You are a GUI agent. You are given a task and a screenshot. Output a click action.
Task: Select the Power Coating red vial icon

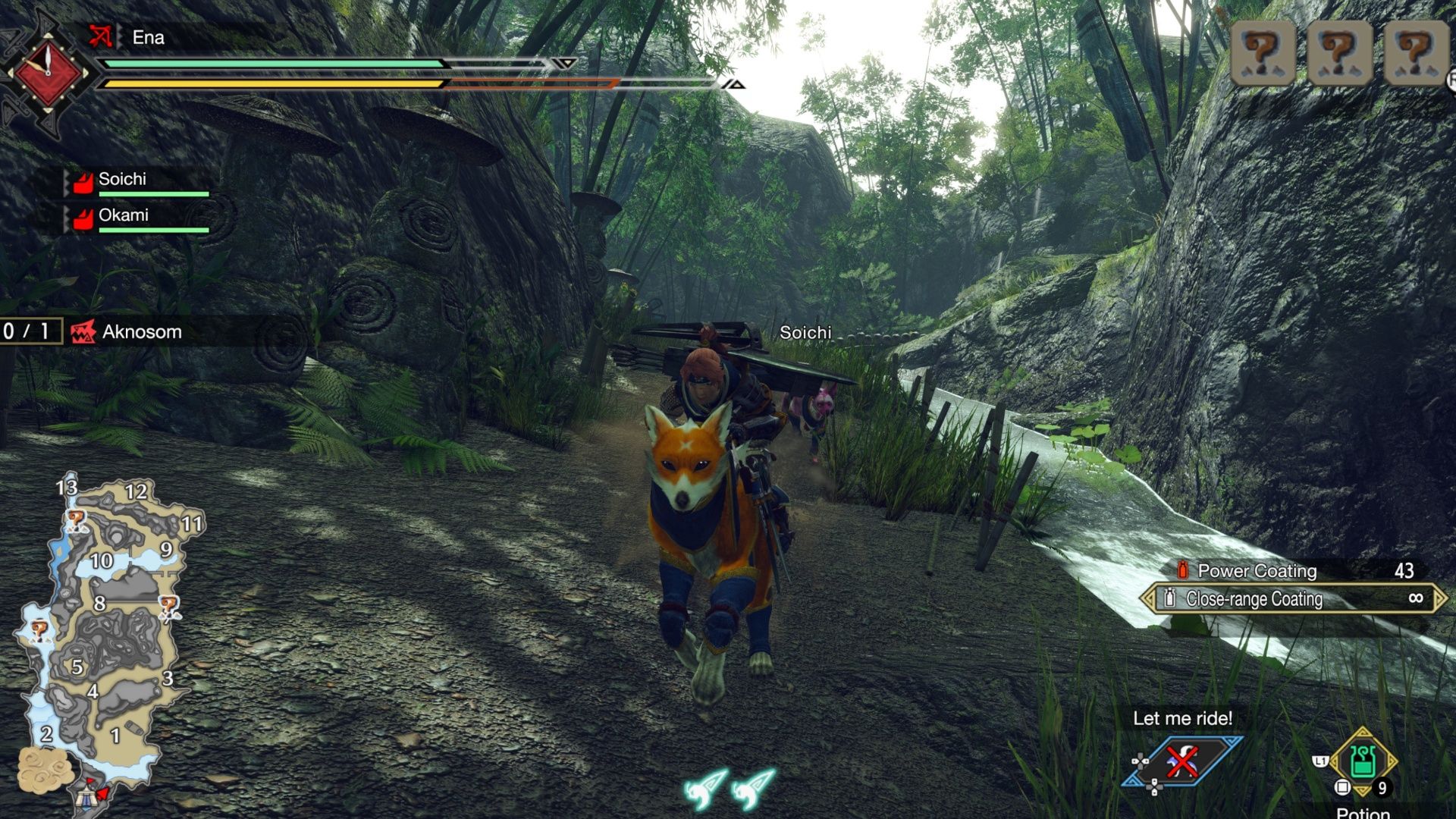click(1183, 571)
